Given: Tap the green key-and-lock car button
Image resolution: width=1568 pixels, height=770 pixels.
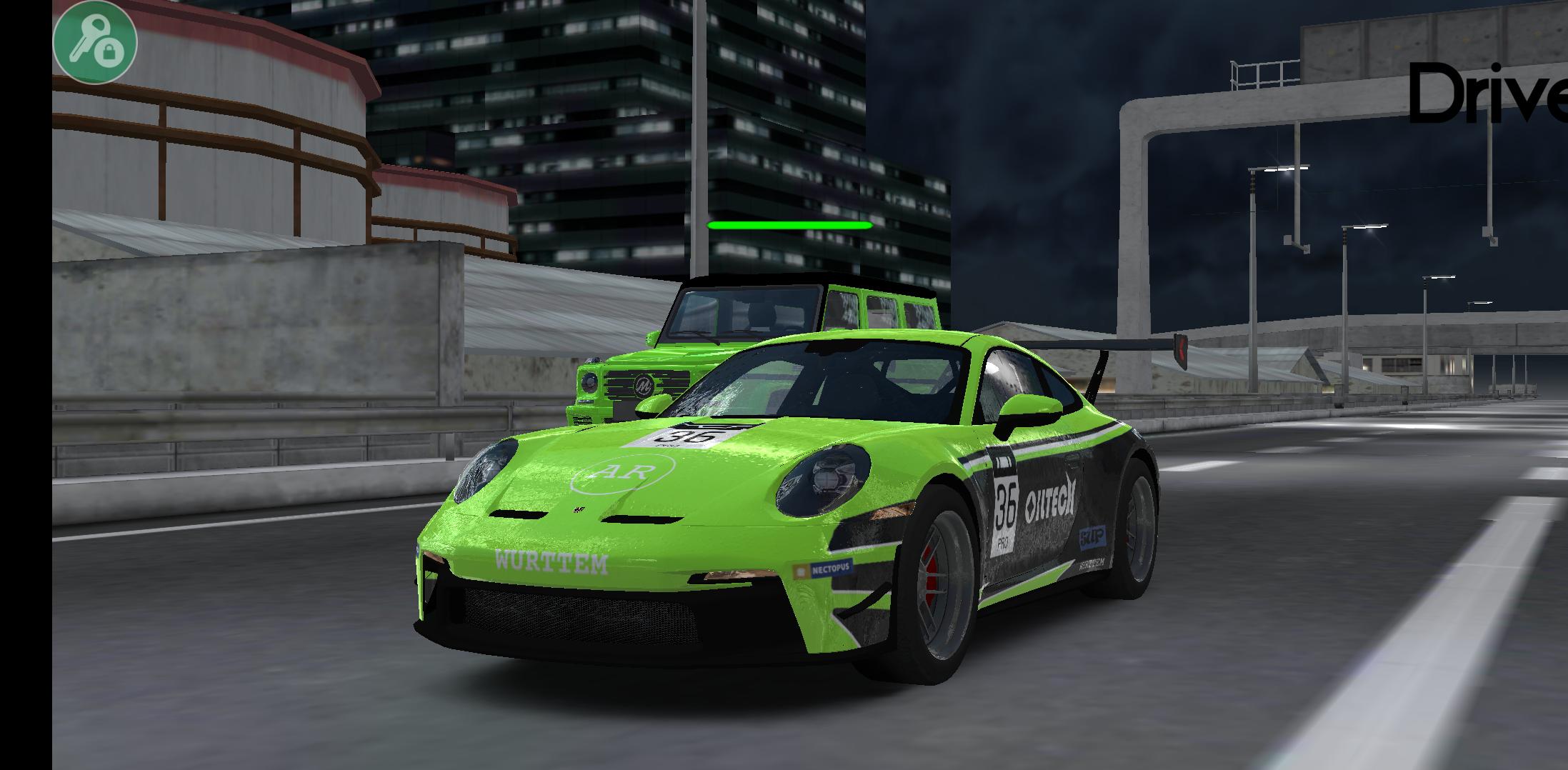Looking at the screenshot, I should point(94,41).
